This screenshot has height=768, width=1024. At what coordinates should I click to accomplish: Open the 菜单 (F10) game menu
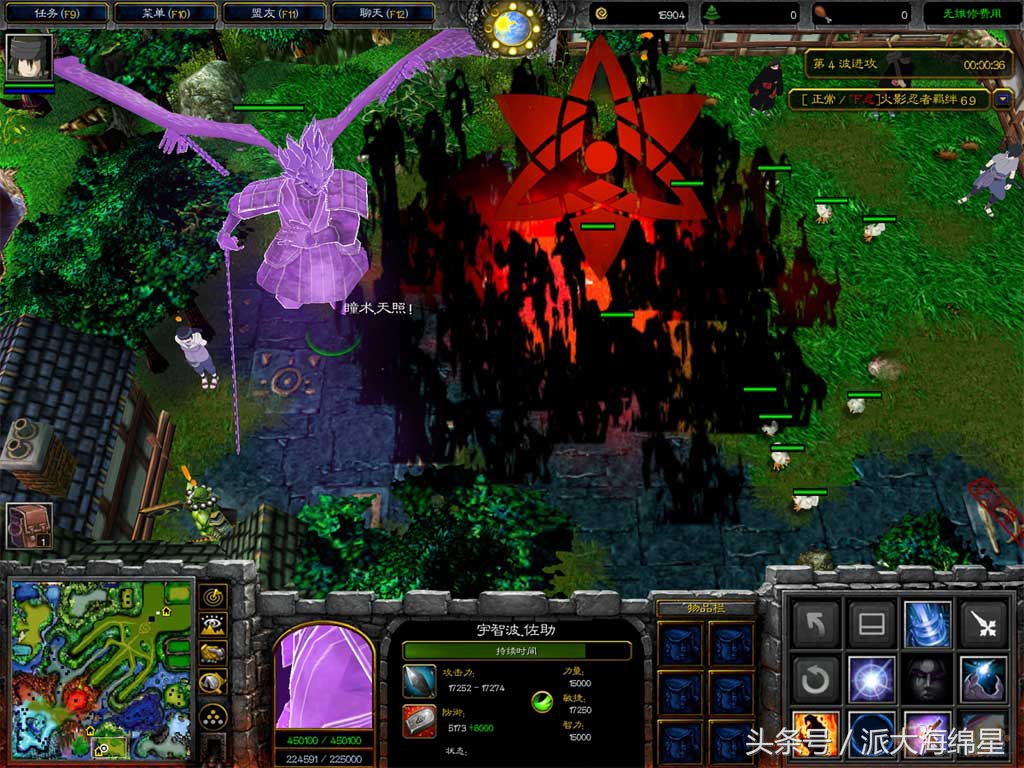click(165, 13)
